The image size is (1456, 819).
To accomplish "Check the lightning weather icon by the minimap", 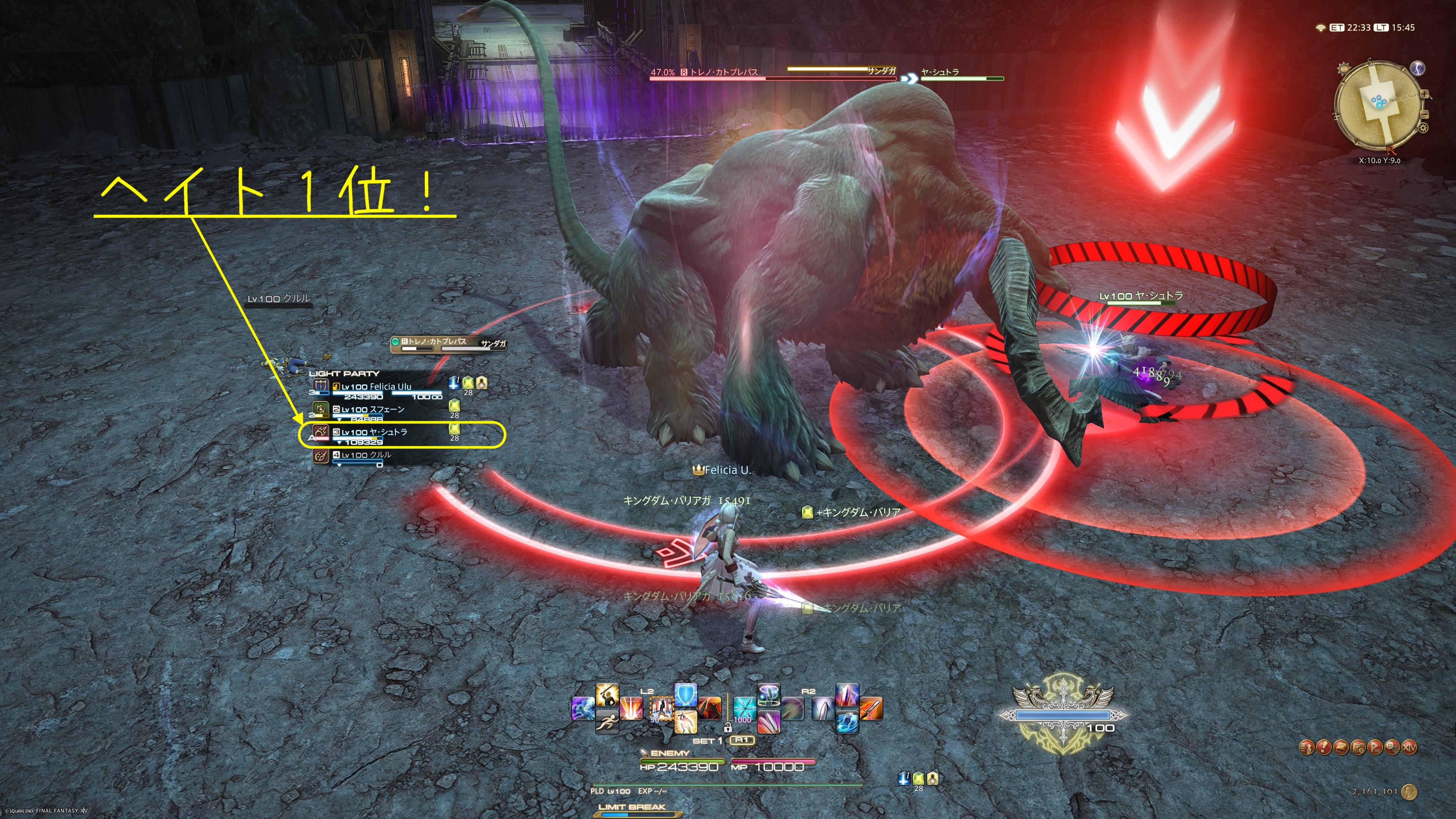I will [x=1418, y=68].
